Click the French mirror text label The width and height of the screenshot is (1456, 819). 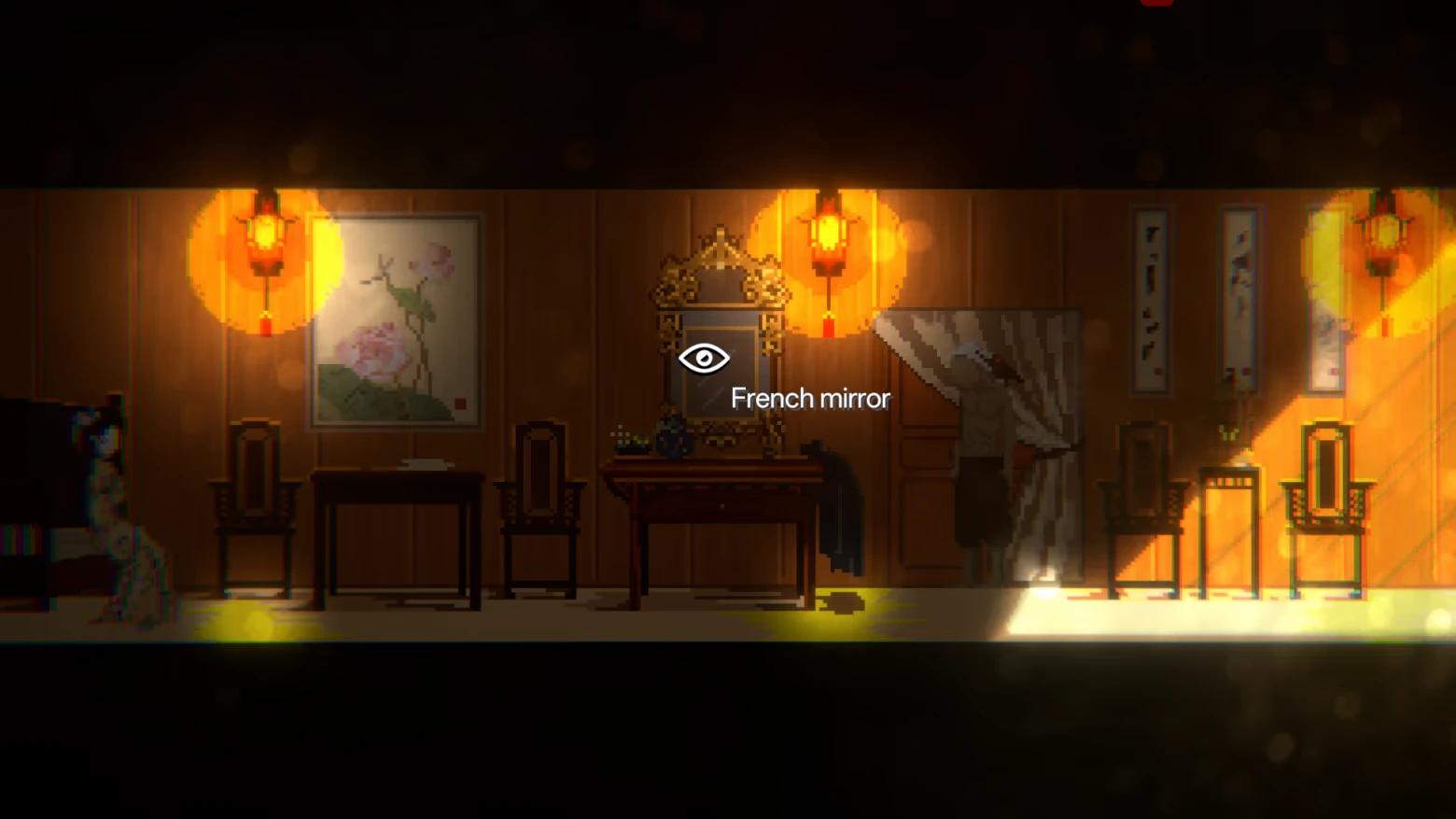[x=810, y=398]
